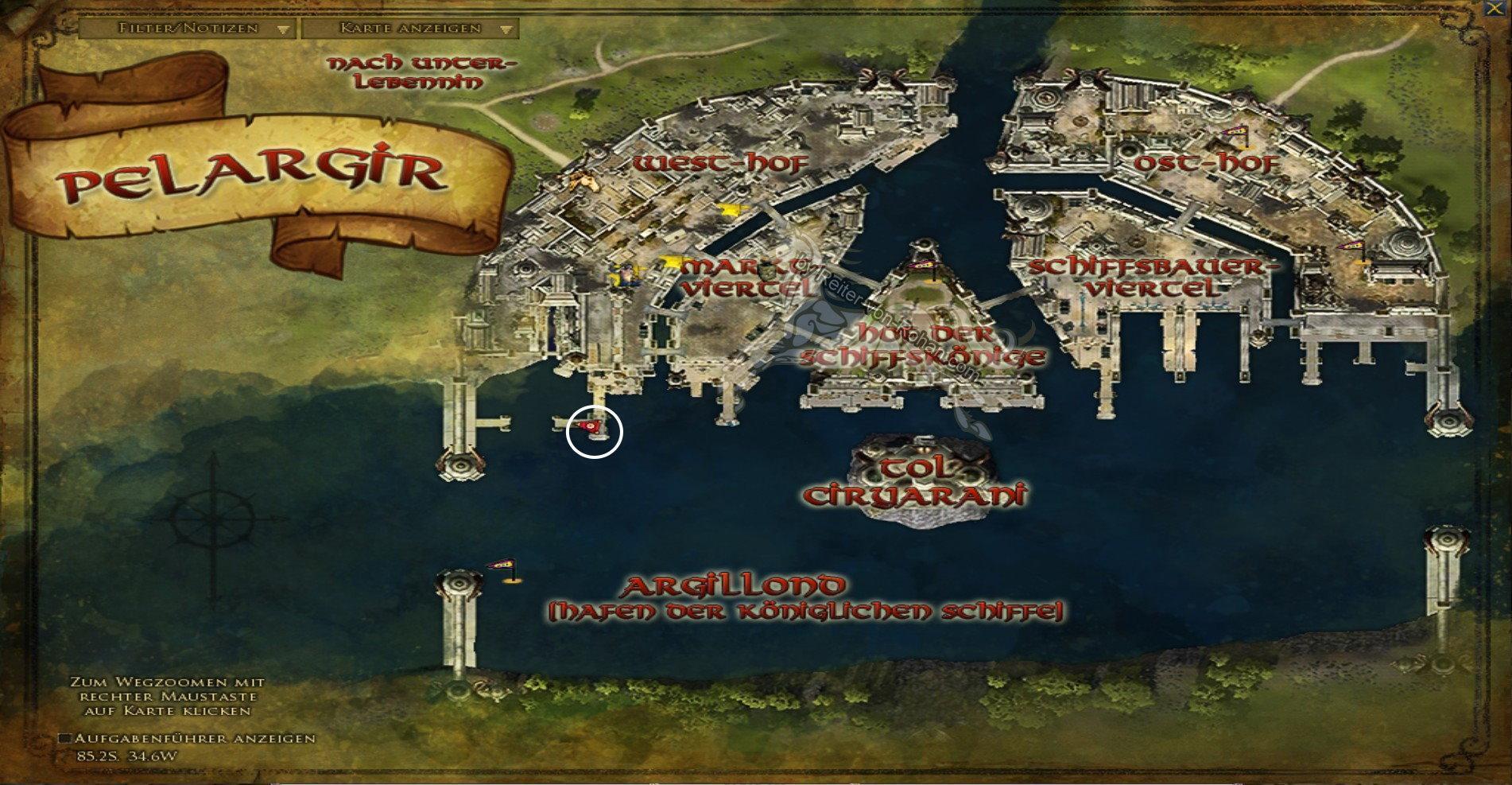Click the green shield icon near Markt-Viertel

pos(767,273)
